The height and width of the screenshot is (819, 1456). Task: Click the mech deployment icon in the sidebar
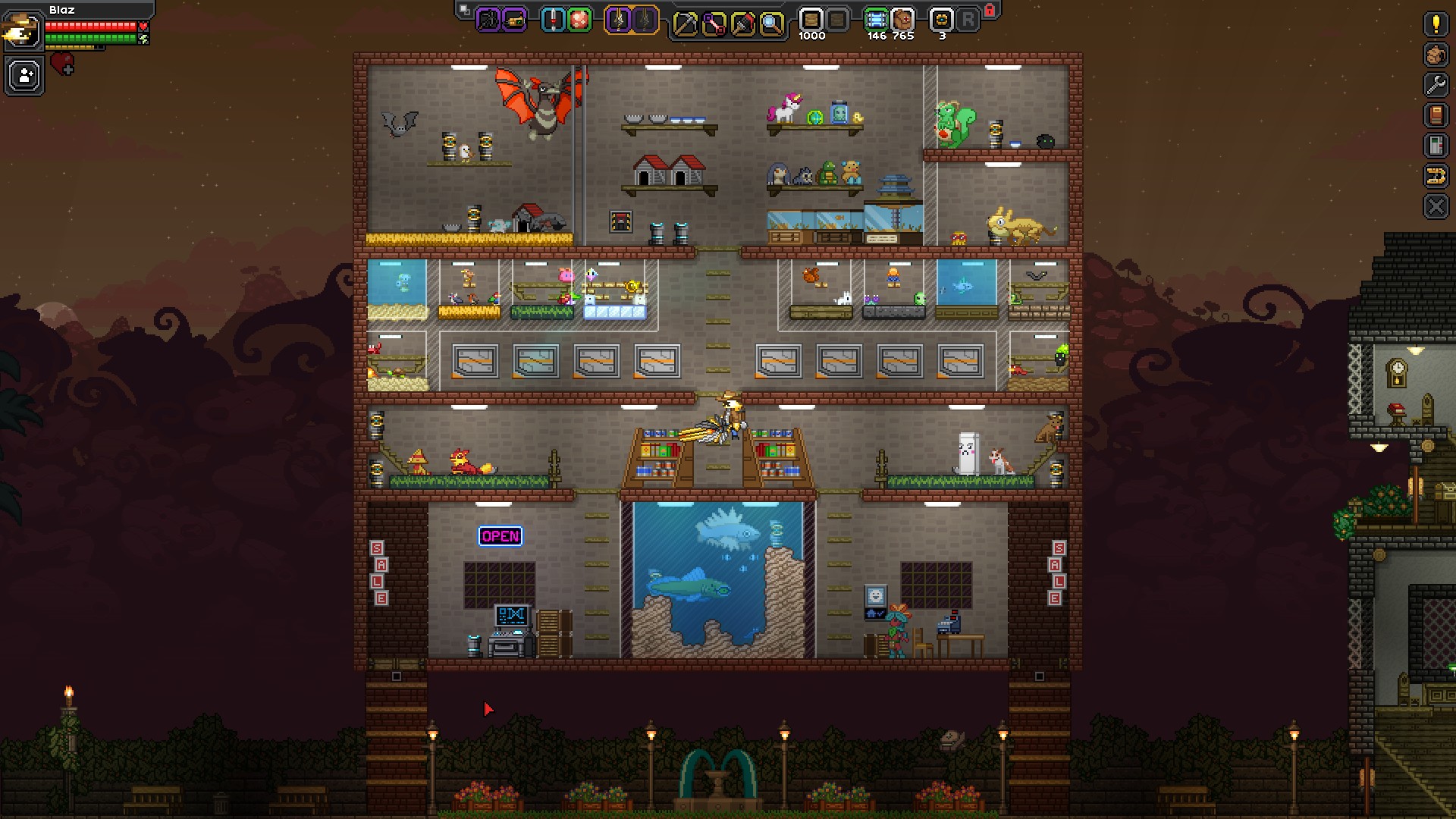point(1436,173)
